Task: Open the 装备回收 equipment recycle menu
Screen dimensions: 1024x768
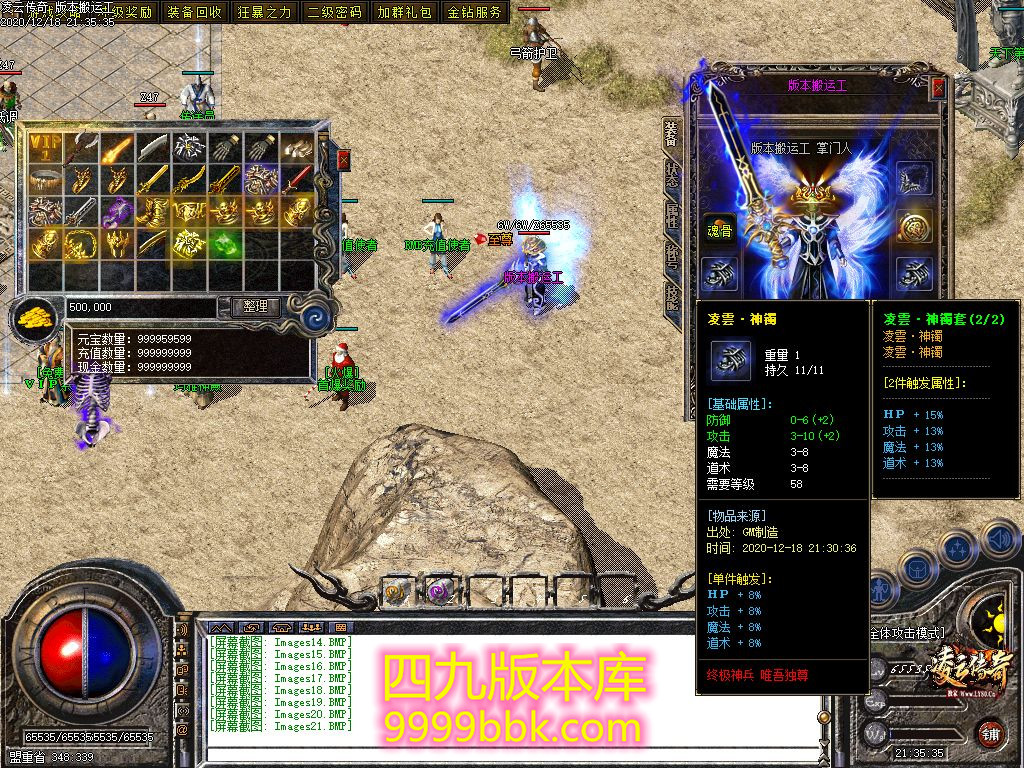Action: [195, 12]
